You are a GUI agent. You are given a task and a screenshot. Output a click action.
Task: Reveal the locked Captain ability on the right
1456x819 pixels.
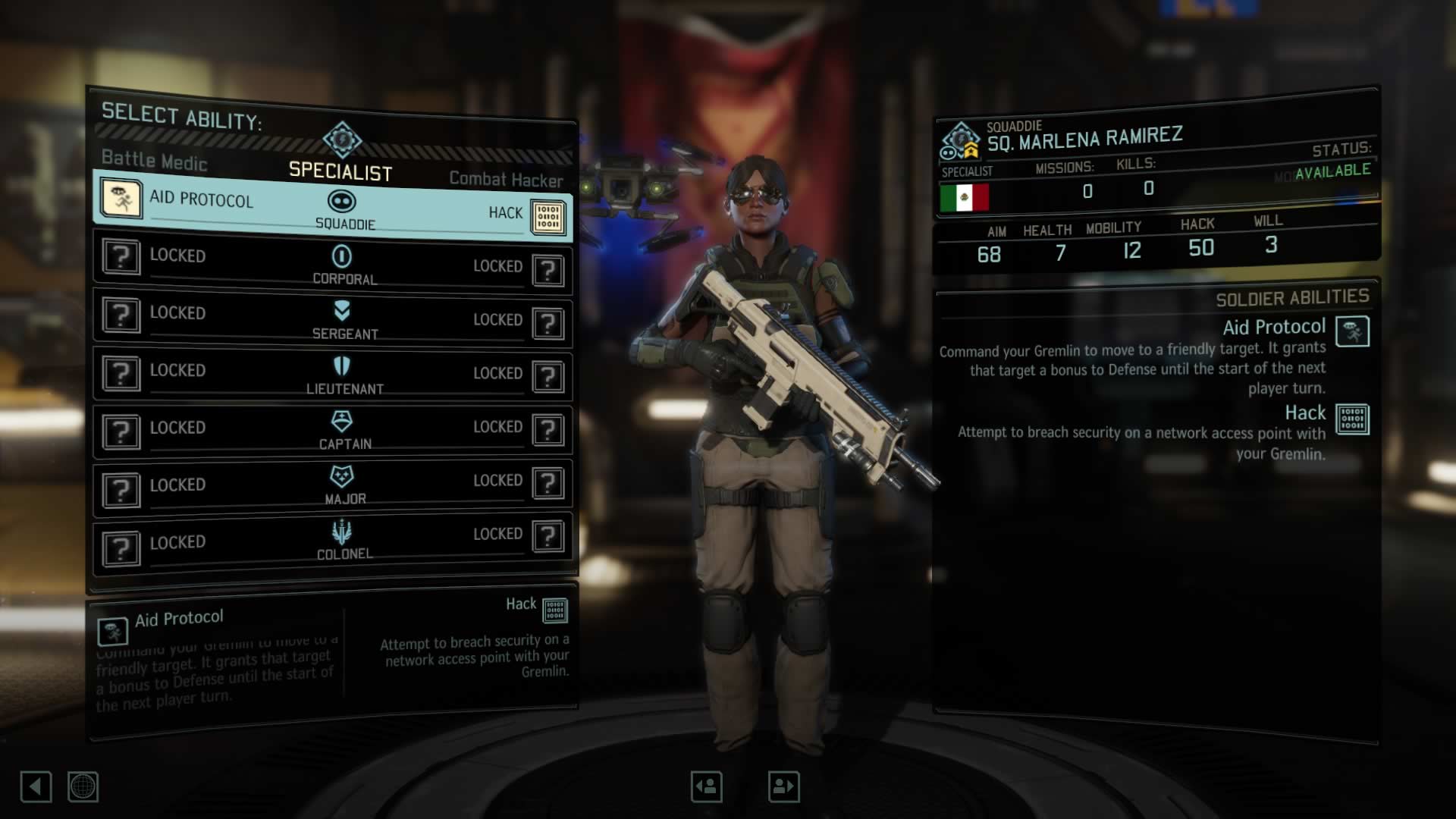pyautogui.click(x=549, y=431)
